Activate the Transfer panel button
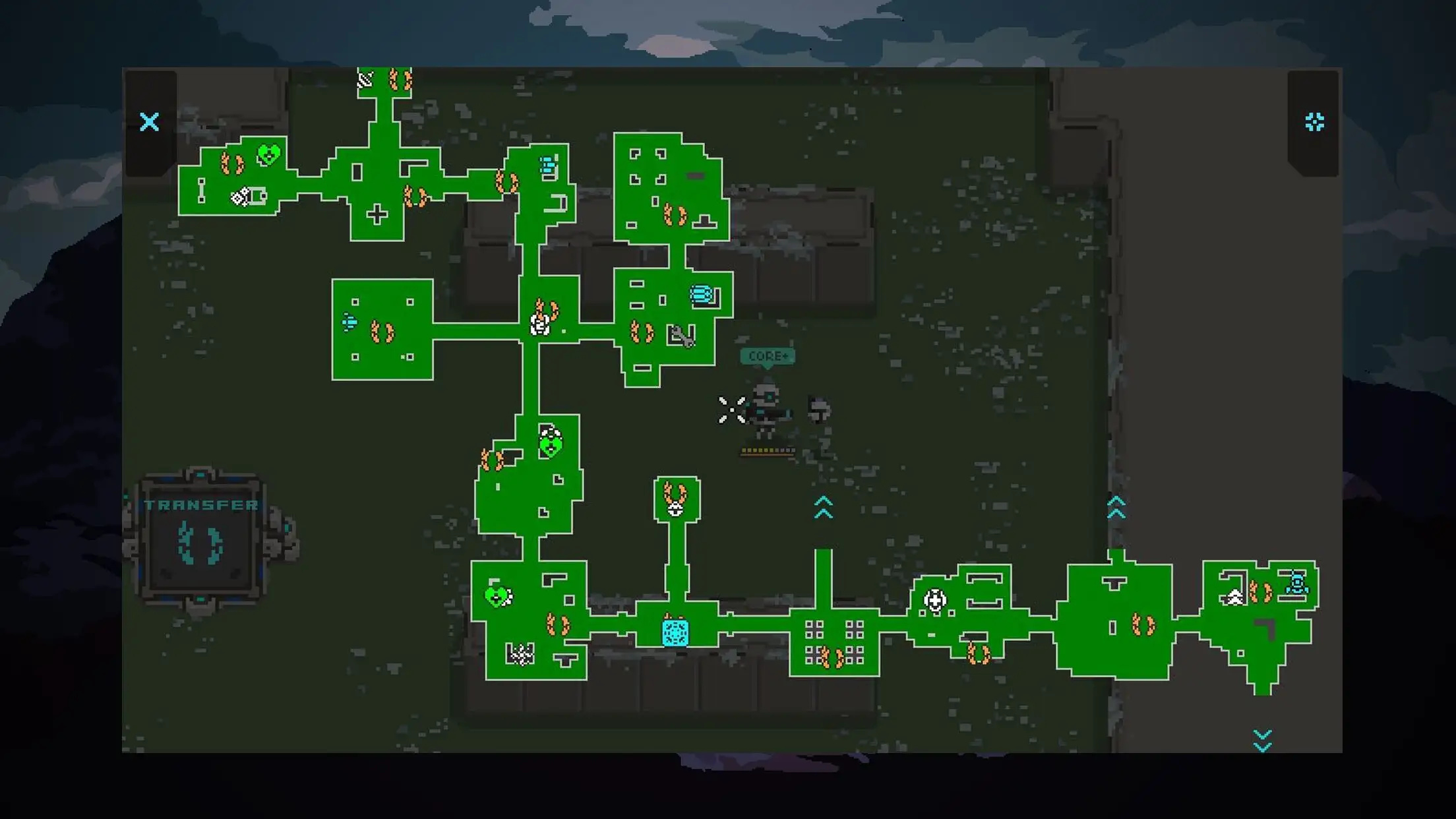Viewport: 1456px width, 819px height. click(200, 541)
